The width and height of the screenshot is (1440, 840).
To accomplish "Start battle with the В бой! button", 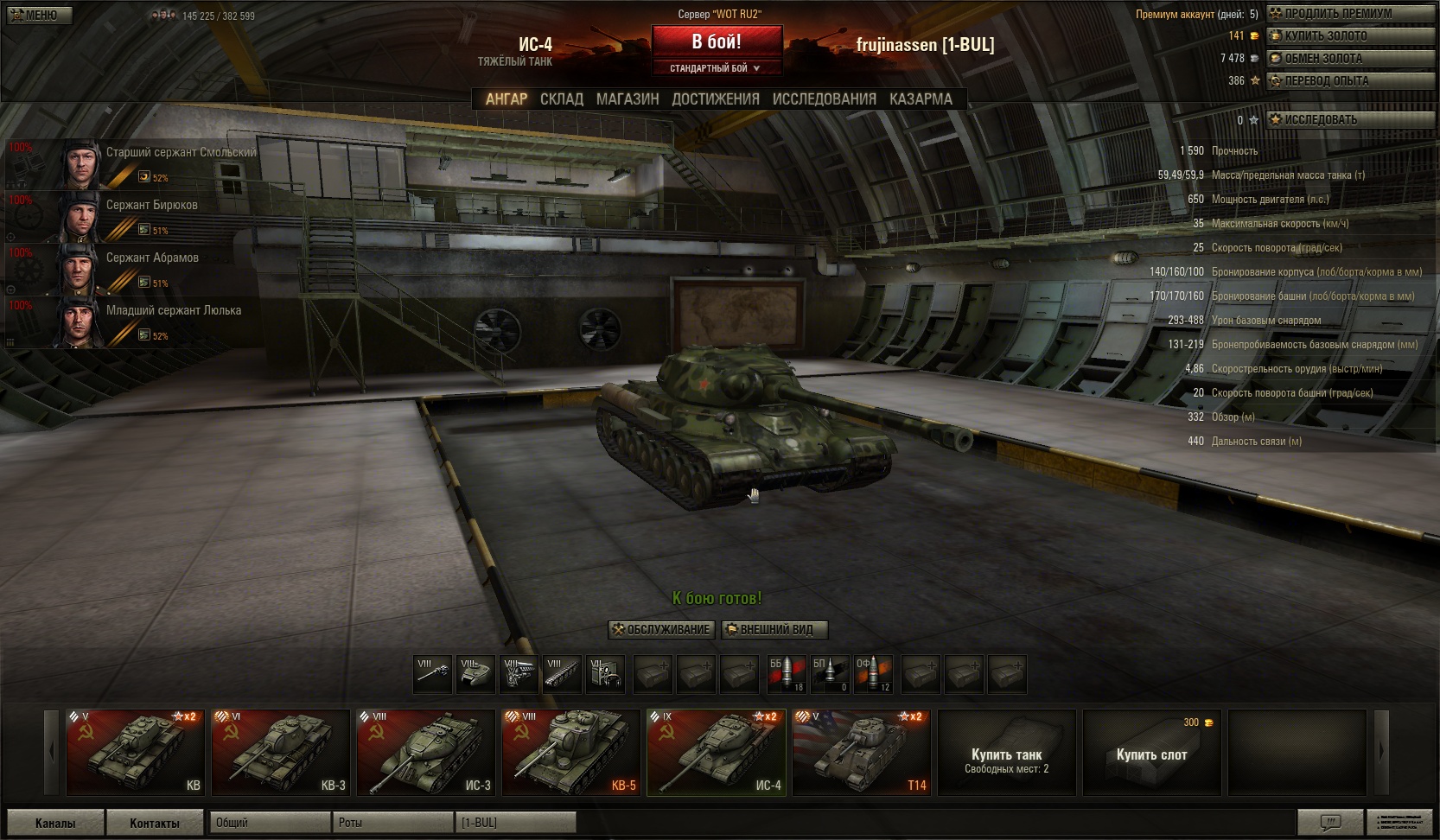I will (x=716, y=41).
